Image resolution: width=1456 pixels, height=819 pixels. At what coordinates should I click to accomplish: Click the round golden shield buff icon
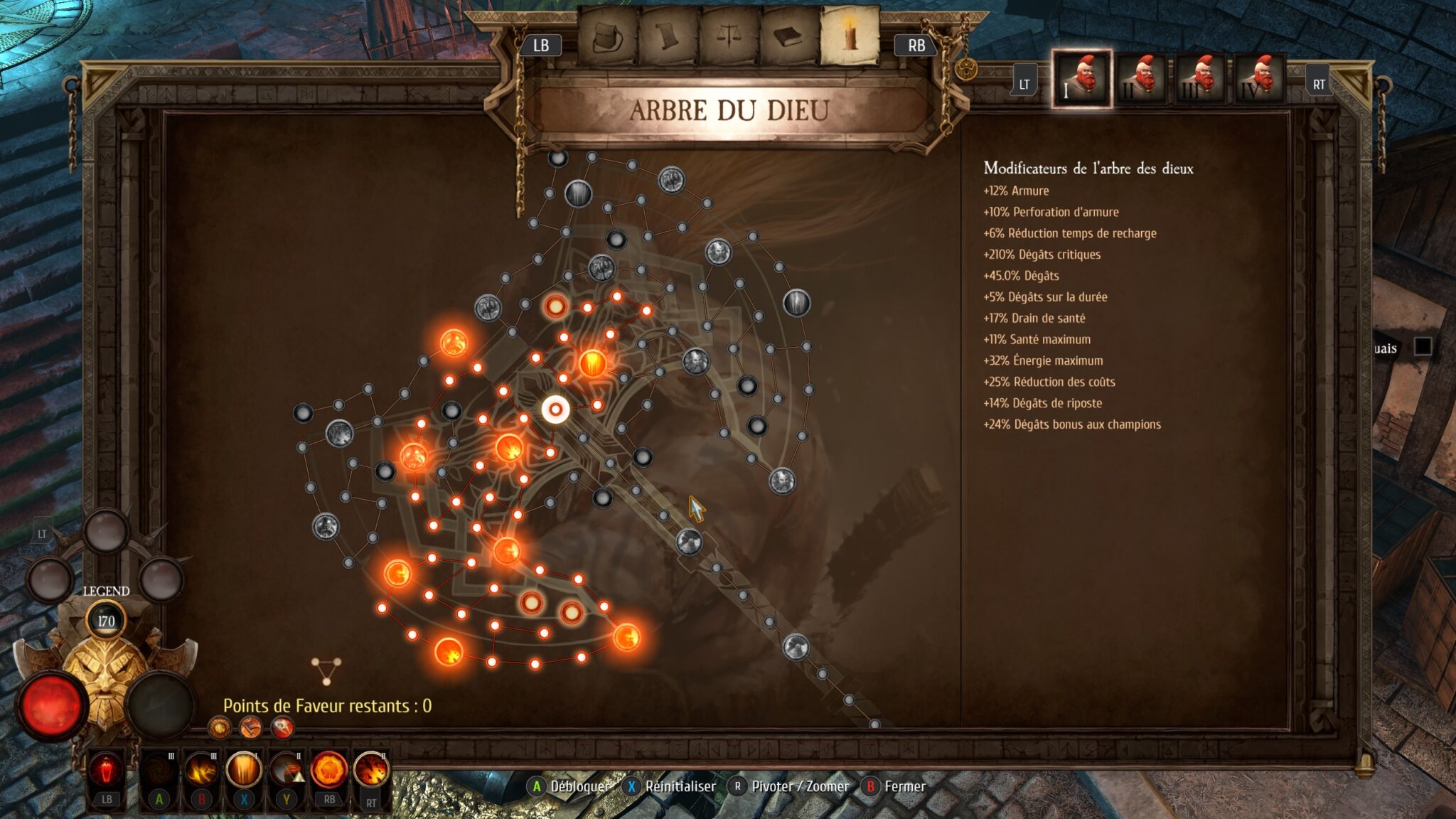point(220,727)
